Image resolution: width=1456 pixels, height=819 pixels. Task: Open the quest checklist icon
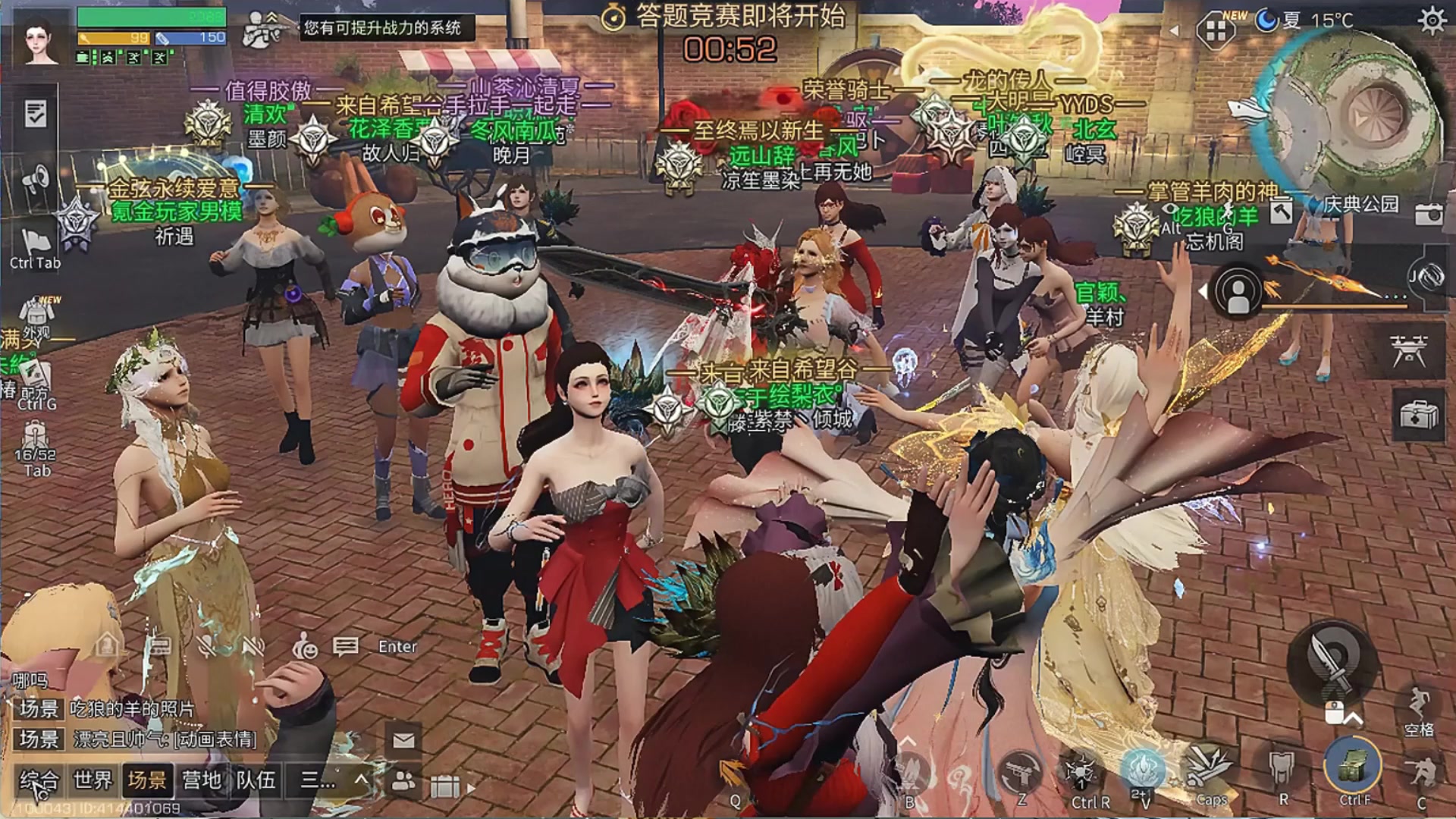tap(36, 114)
